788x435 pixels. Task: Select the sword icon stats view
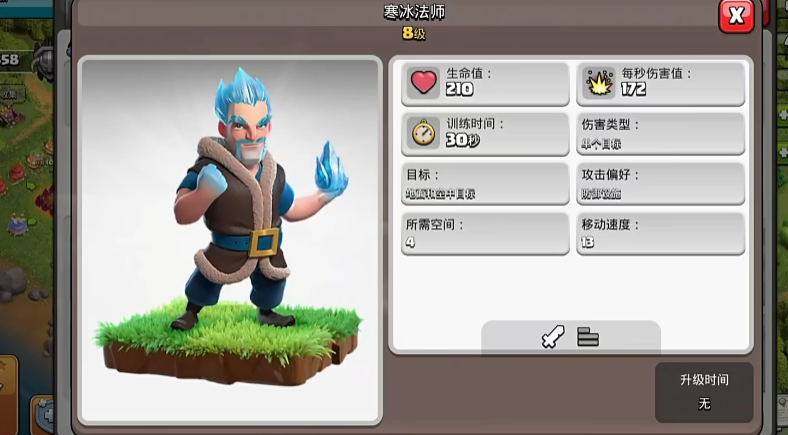(x=553, y=338)
